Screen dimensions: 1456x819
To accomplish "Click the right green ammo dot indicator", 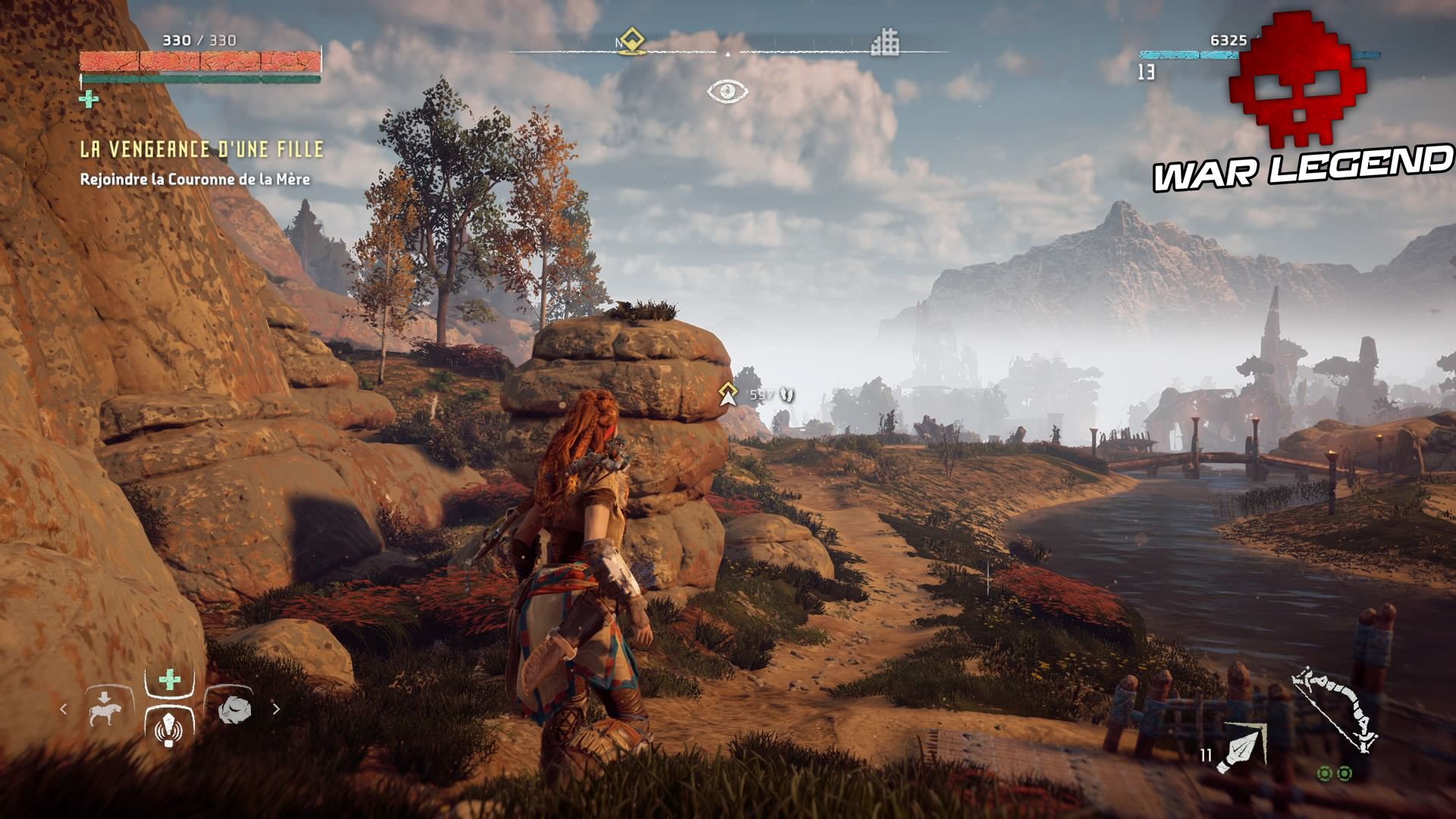I will (1345, 774).
